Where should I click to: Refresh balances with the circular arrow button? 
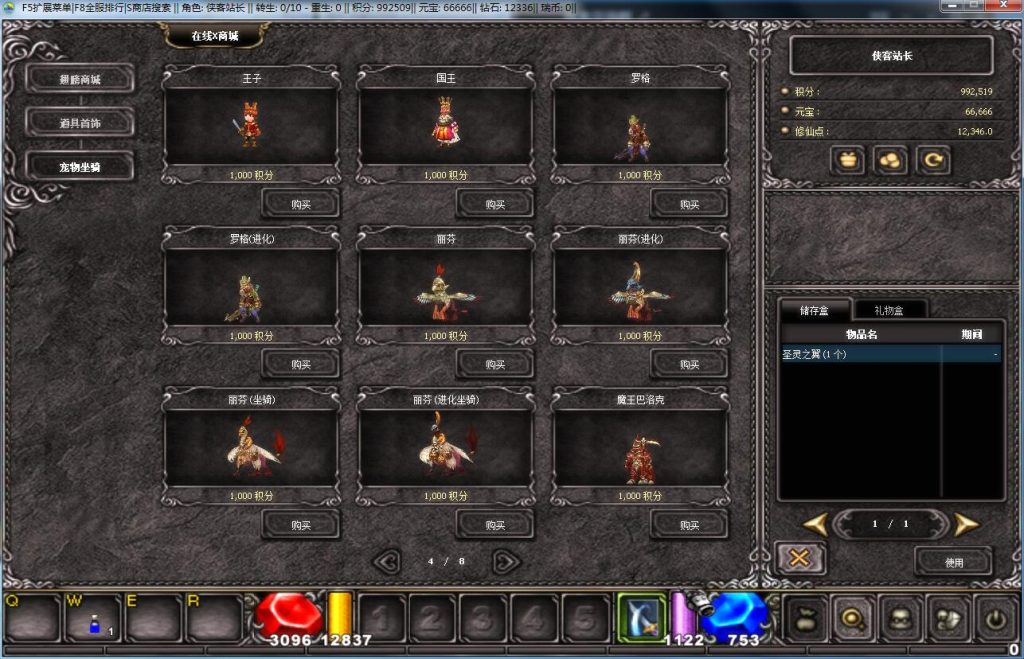coord(933,160)
